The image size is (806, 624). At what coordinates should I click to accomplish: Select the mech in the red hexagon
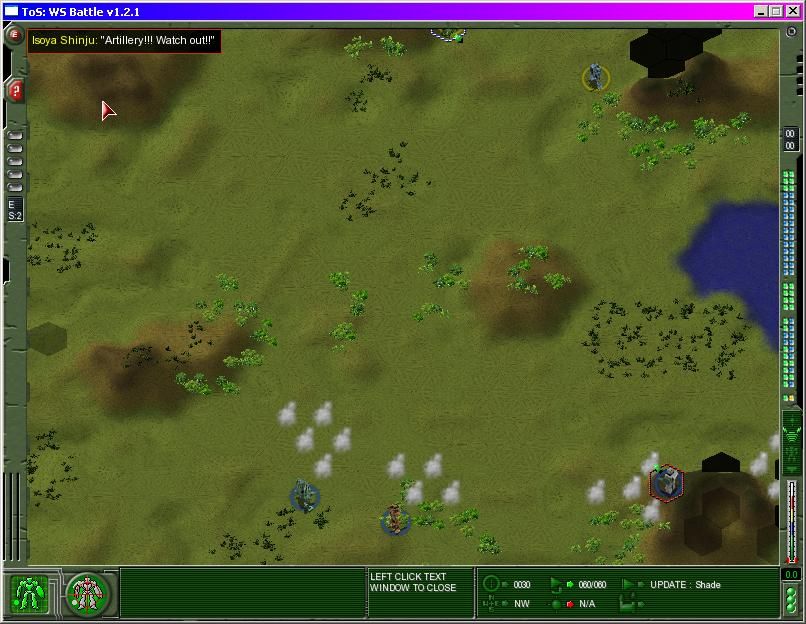point(665,483)
